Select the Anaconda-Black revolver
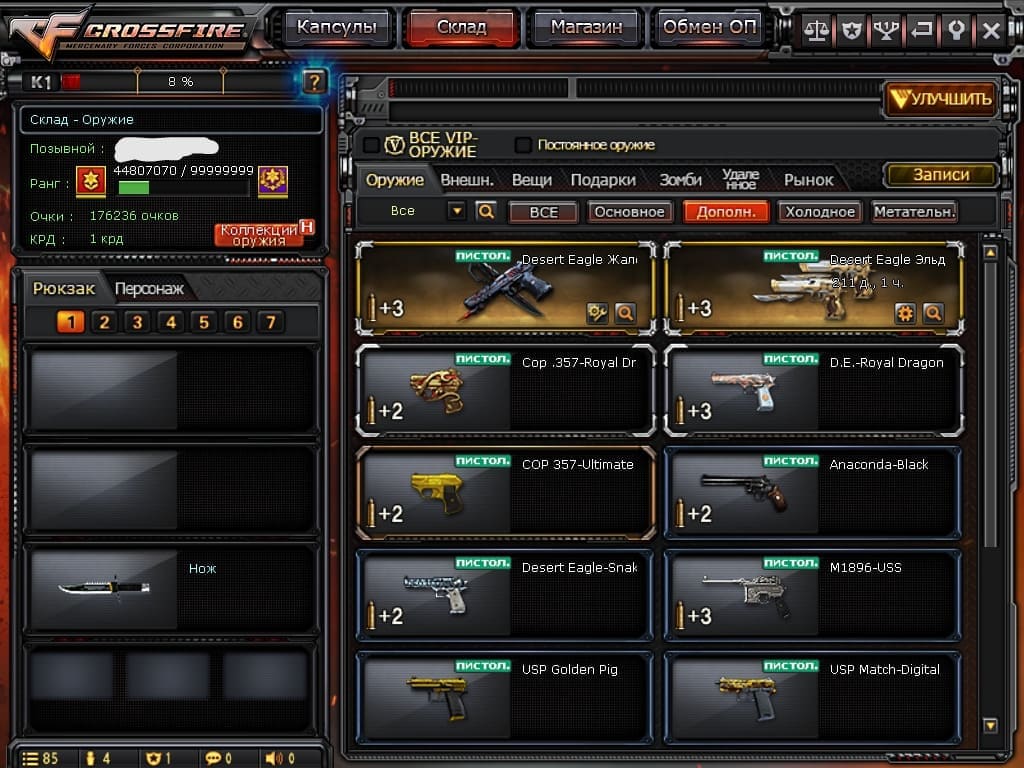Image resolution: width=1024 pixels, height=768 pixels. click(813, 494)
